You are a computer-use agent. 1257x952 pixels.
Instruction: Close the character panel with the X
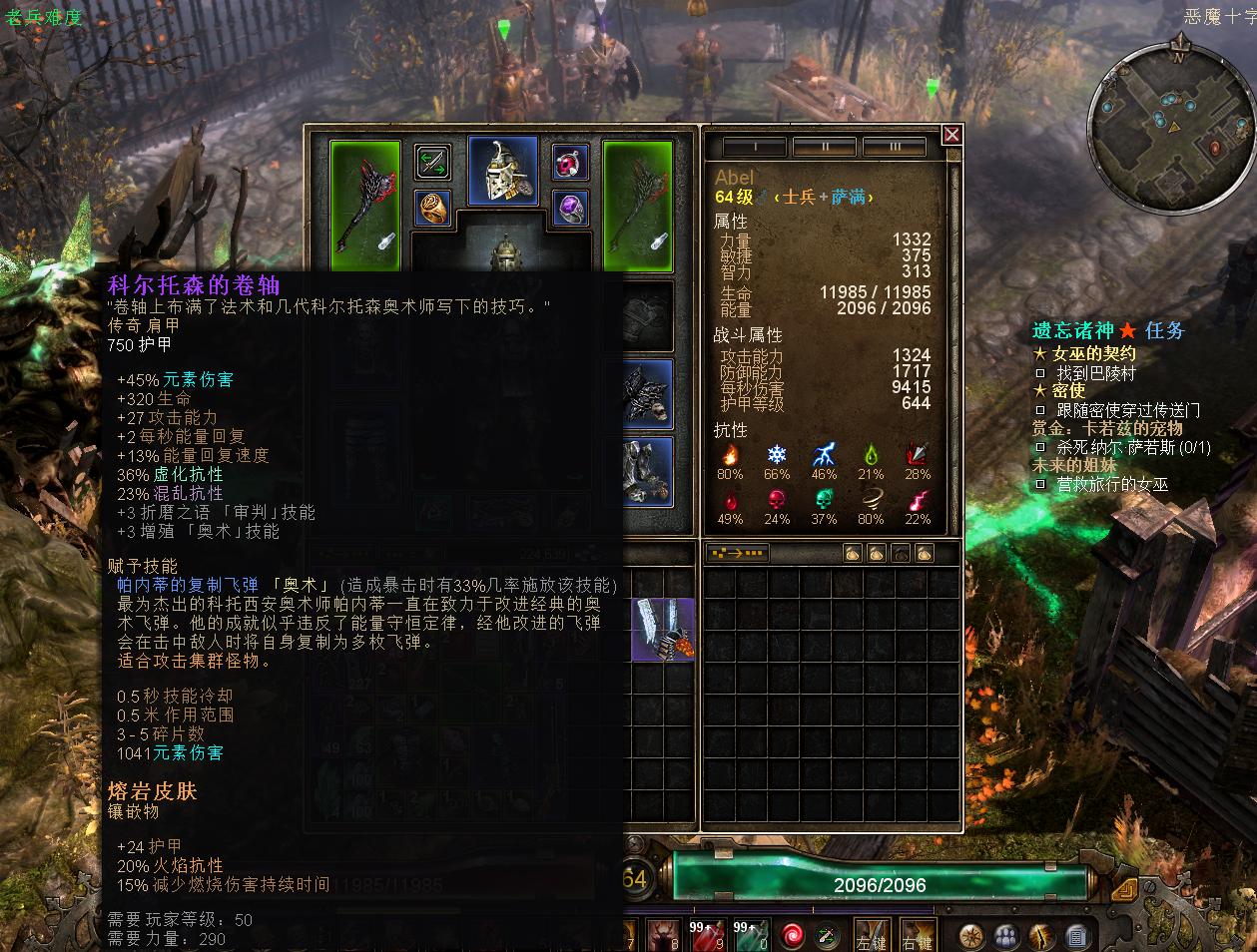(951, 135)
